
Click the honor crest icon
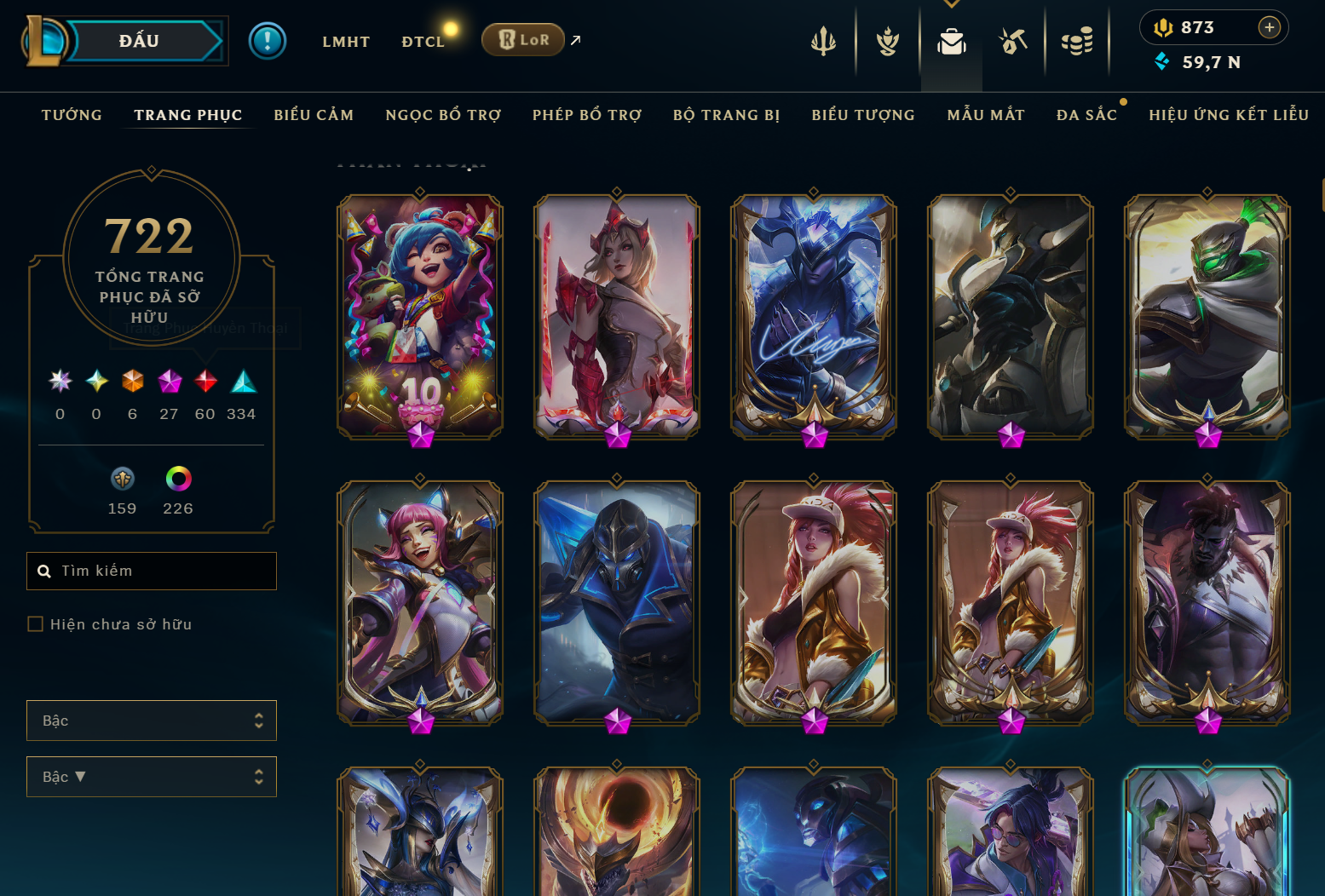887,39
